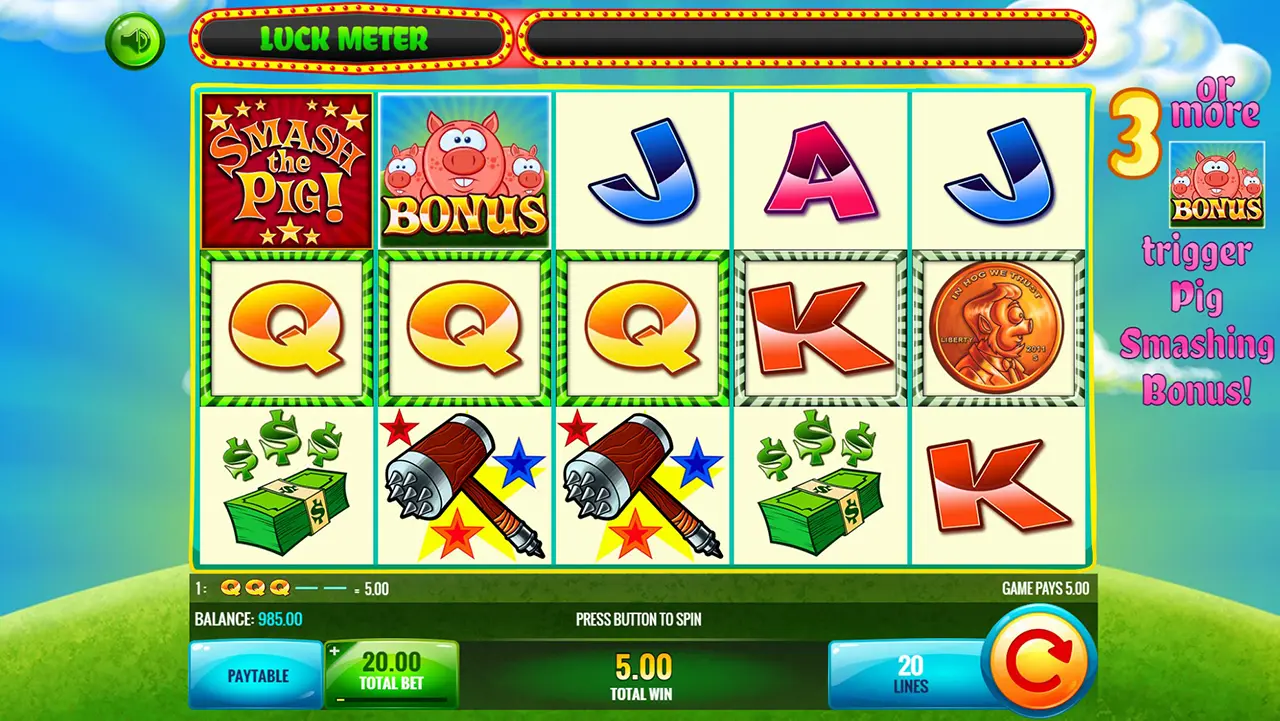
Task: Change the number of Lines
Action: (x=909, y=675)
